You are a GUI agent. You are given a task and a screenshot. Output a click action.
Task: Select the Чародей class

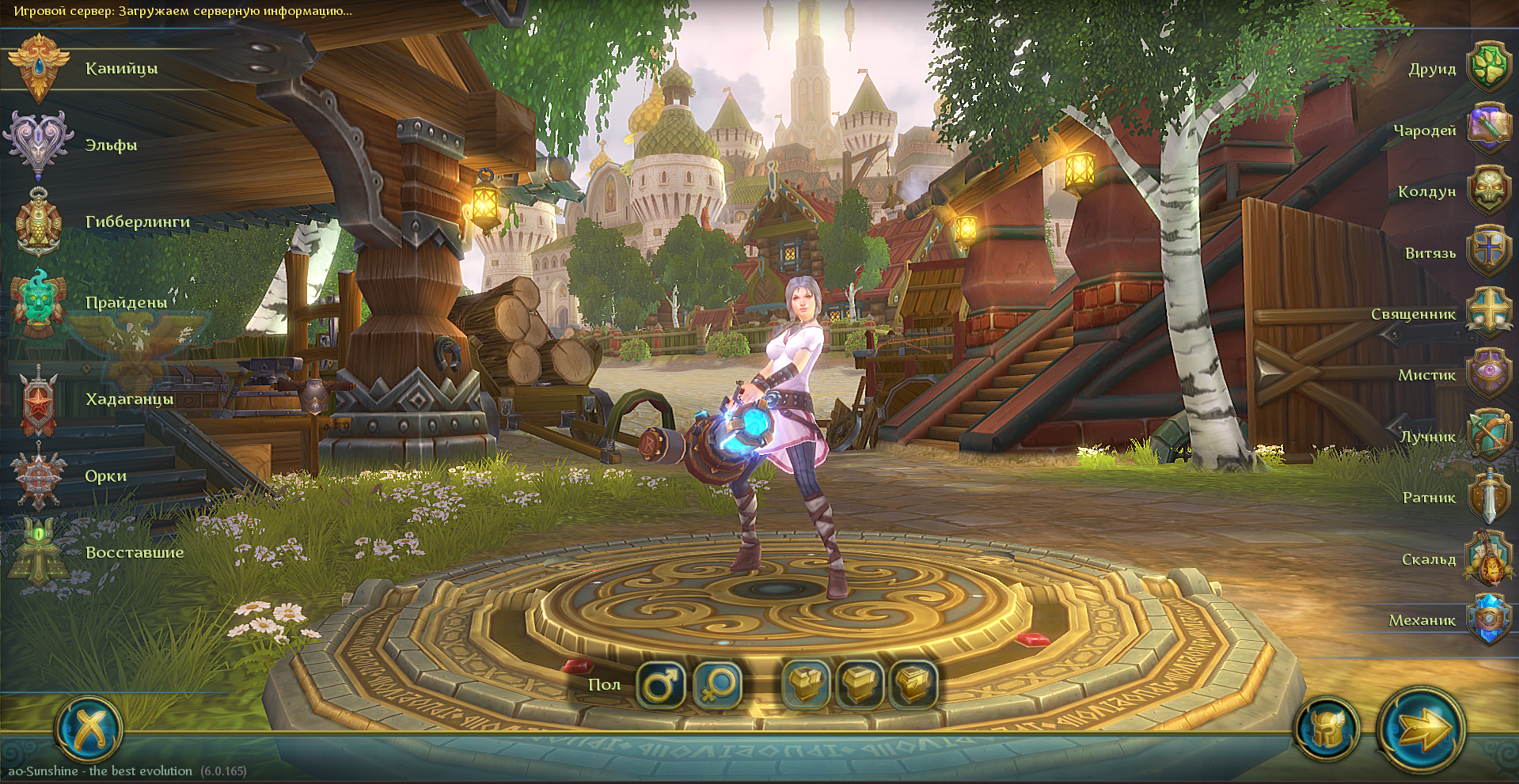[1488, 130]
